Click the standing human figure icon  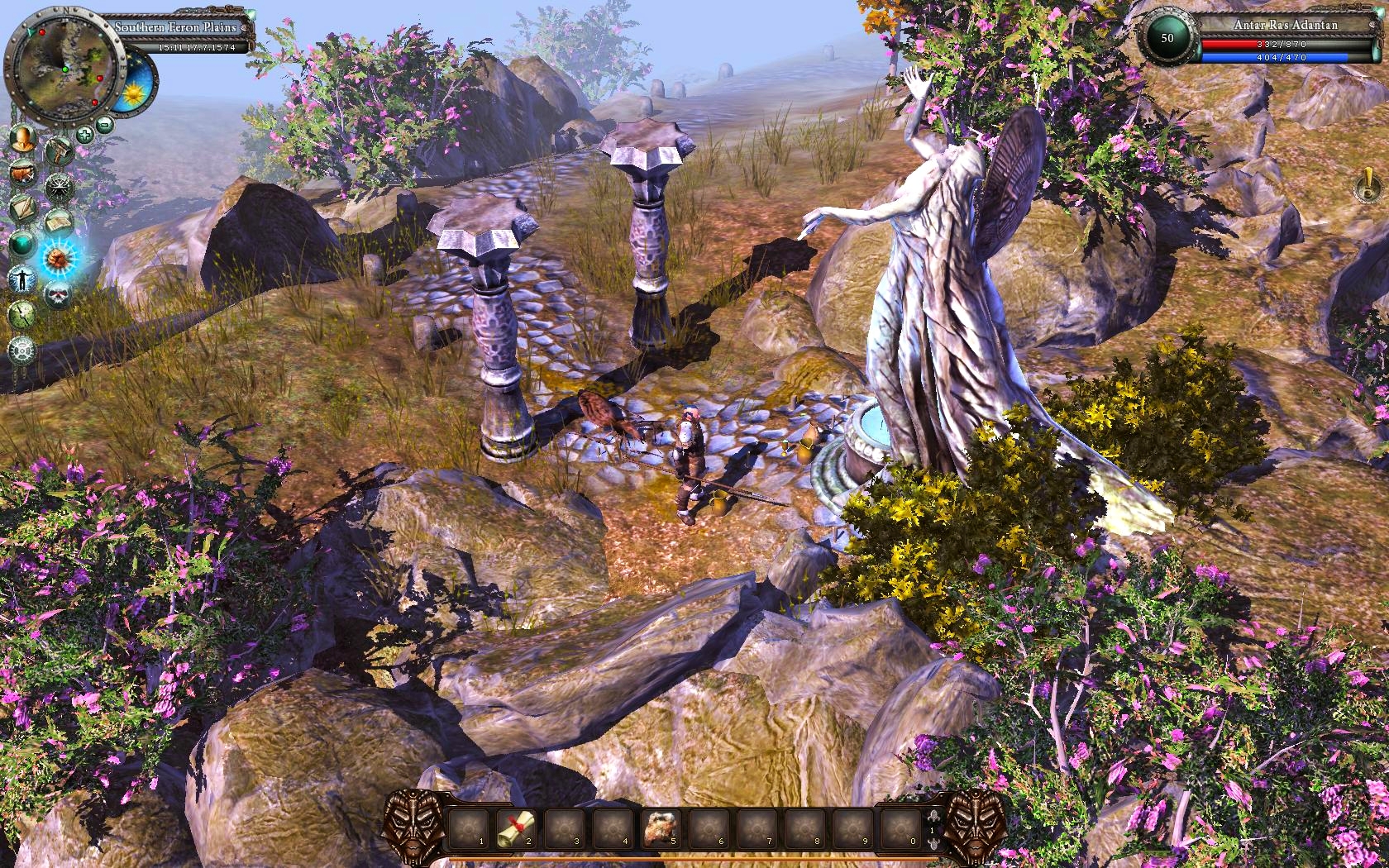click(x=22, y=279)
